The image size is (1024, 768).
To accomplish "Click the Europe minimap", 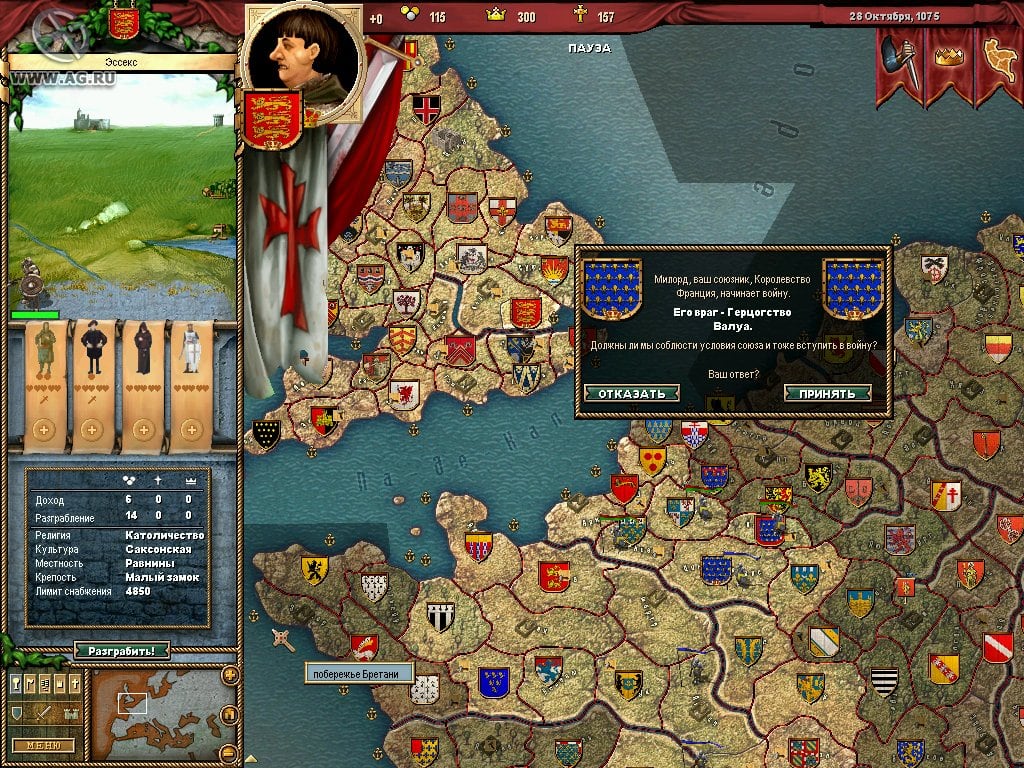I will click(155, 714).
